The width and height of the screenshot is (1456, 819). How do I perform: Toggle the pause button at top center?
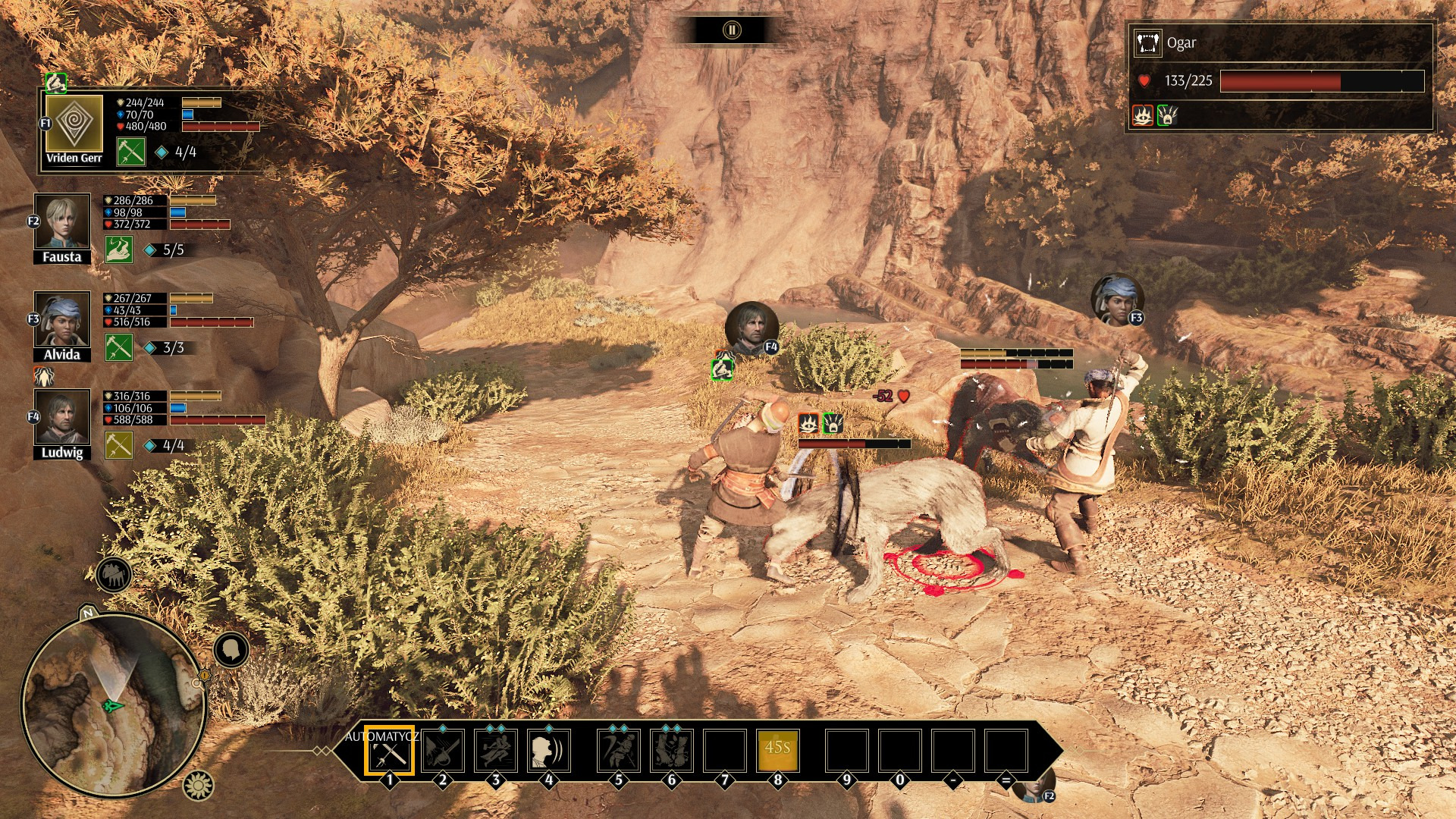click(731, 30)
